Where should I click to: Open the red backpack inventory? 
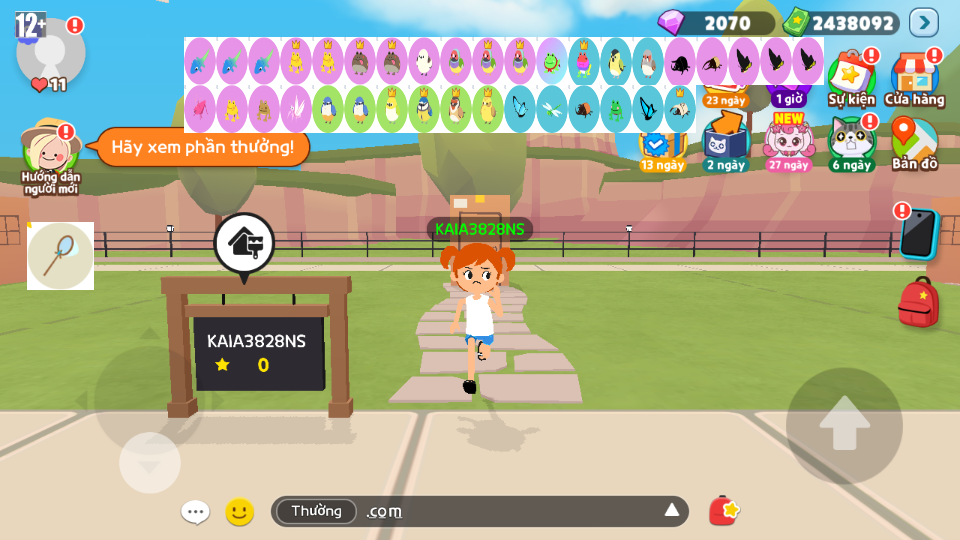918,303
